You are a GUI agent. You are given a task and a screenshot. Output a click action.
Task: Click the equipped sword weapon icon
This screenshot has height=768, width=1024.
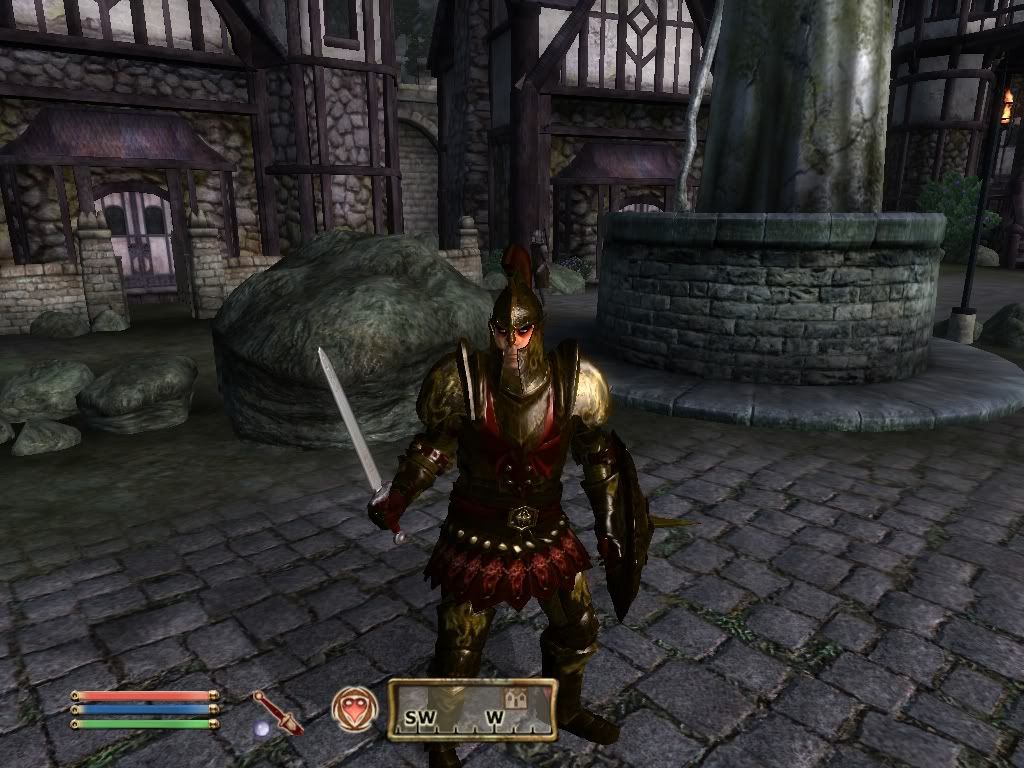277,712
